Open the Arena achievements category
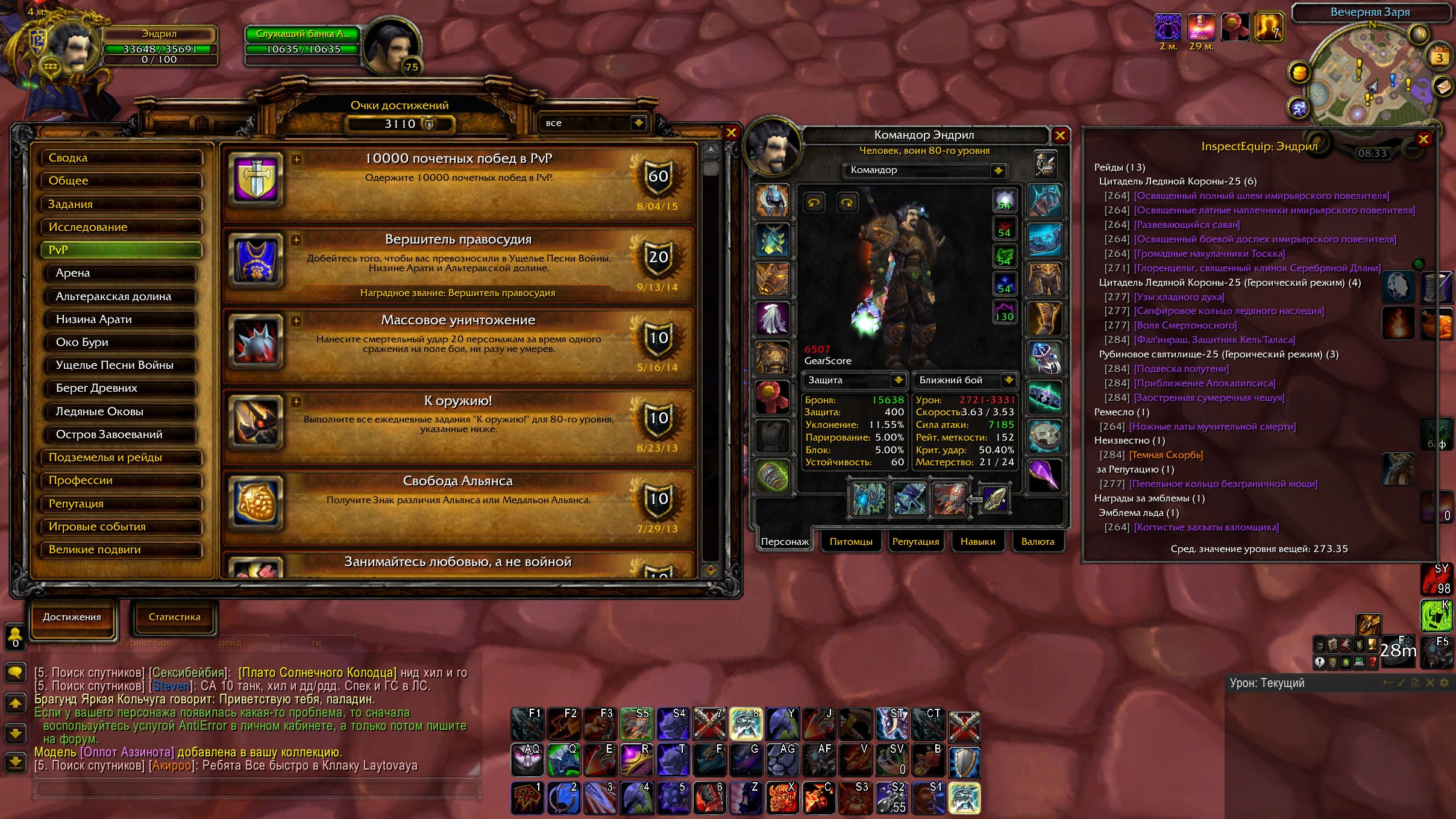This screenshot has height=819, width=1456. tap(121, 273)
